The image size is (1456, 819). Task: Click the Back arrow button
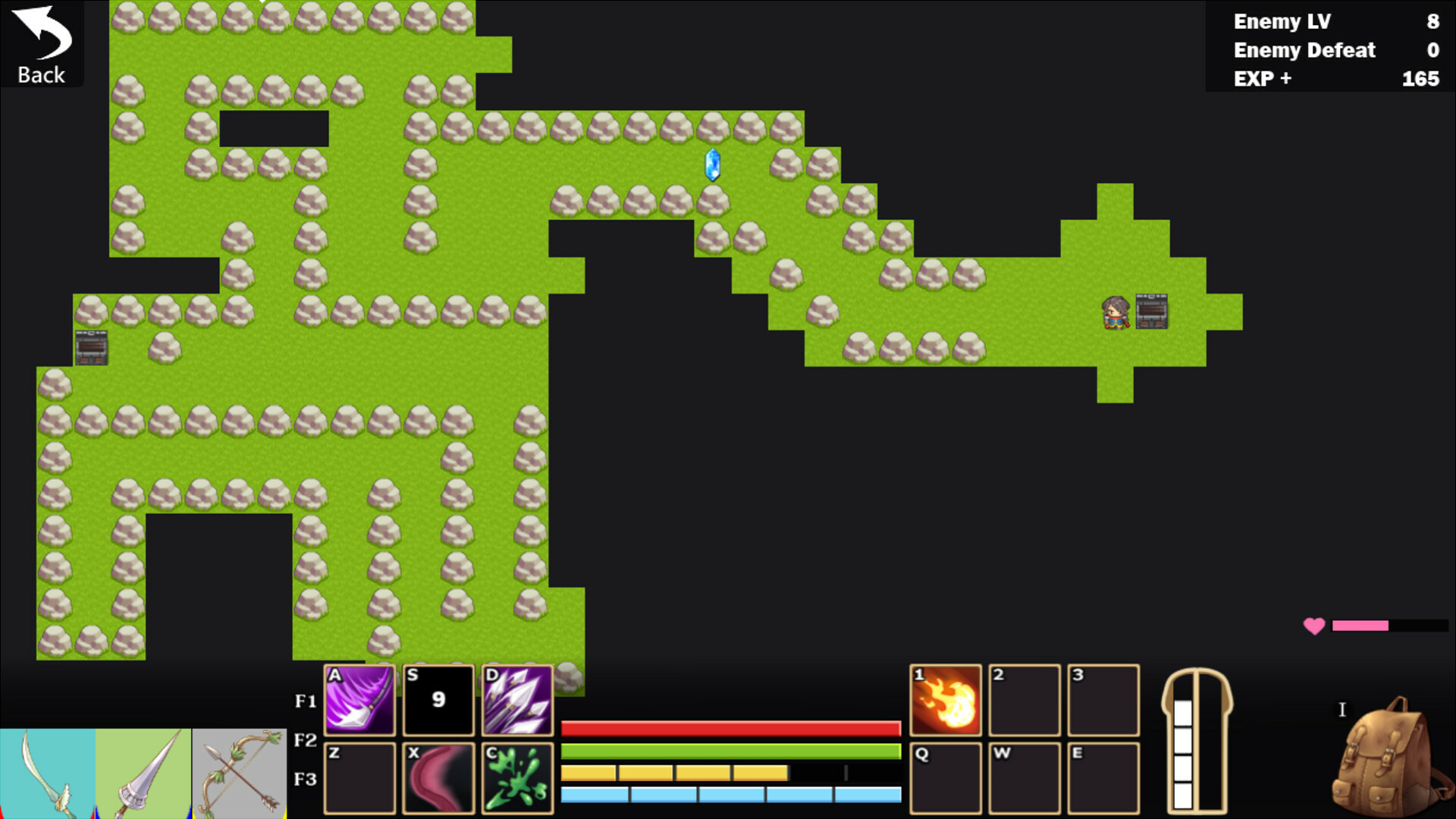pyautogui.click(x=42, y=44)
